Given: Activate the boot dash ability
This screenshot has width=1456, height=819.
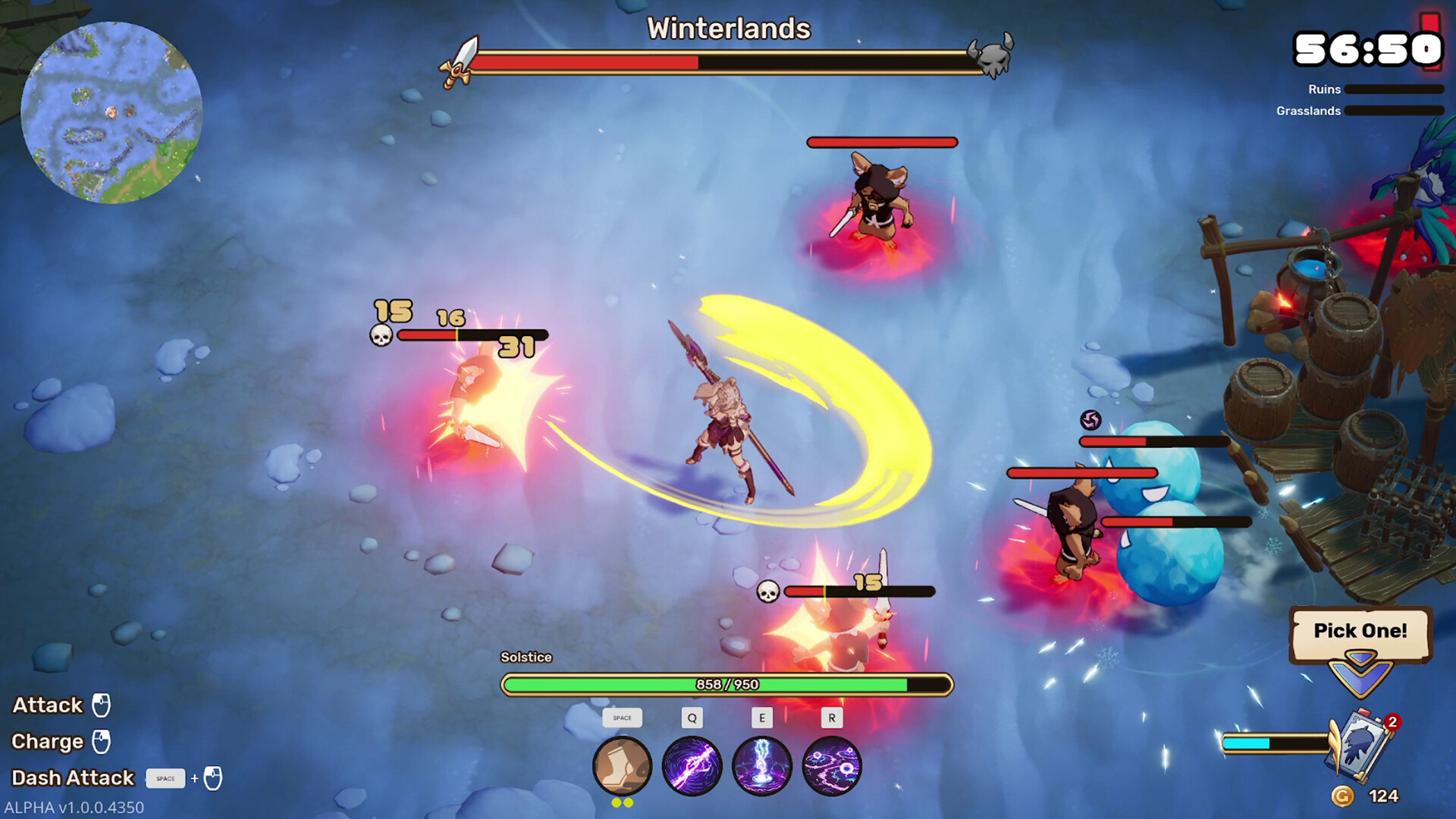Looking at the screenshot, I should pyautogui.click(x=622, y=766).
